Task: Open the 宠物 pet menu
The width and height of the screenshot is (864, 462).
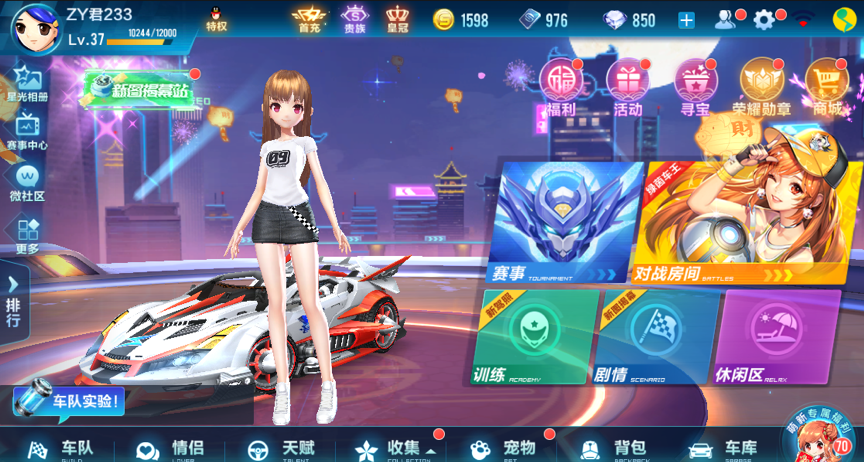Action: [x=506, y=448]
